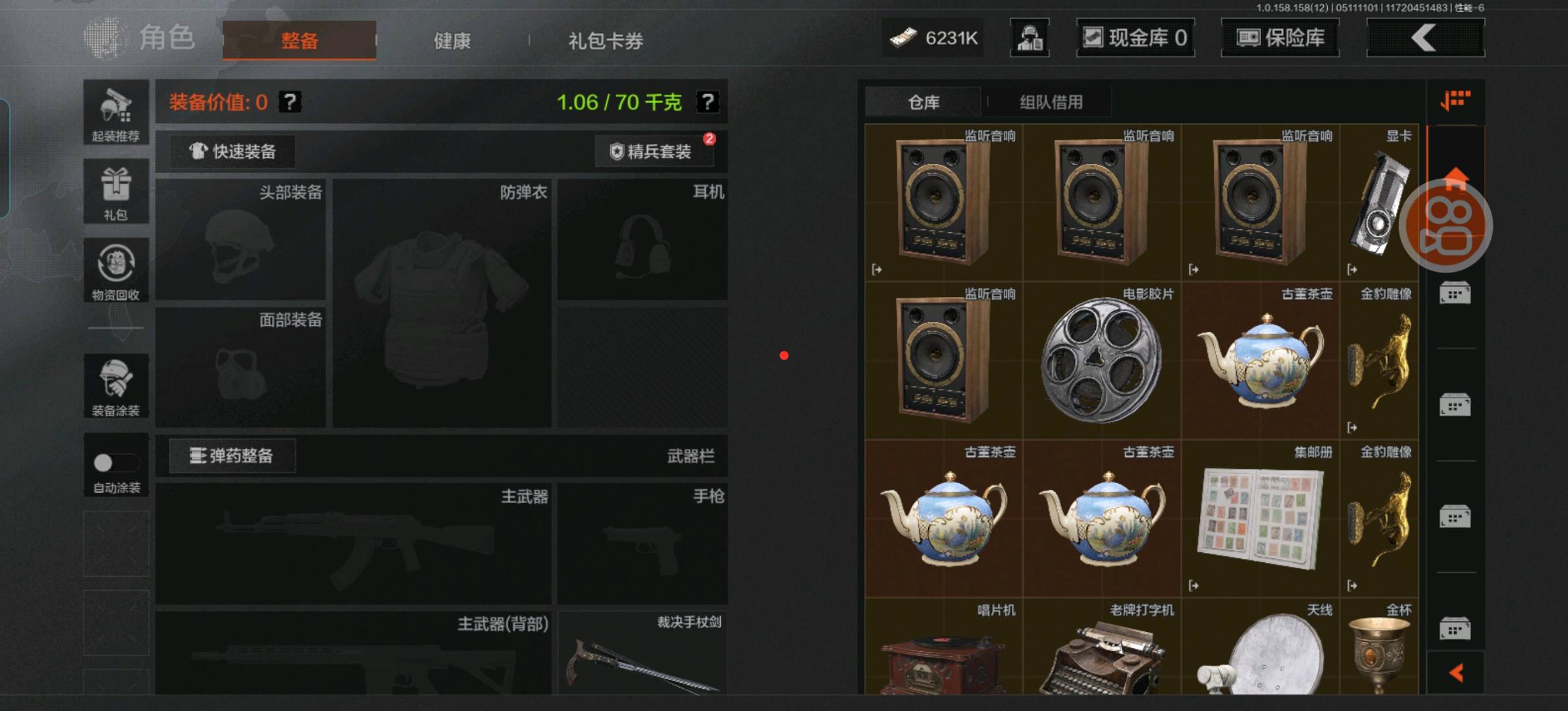Click the 快速装备 quick equip button
Screen dimensions: 1568x711
coord(232,151)
